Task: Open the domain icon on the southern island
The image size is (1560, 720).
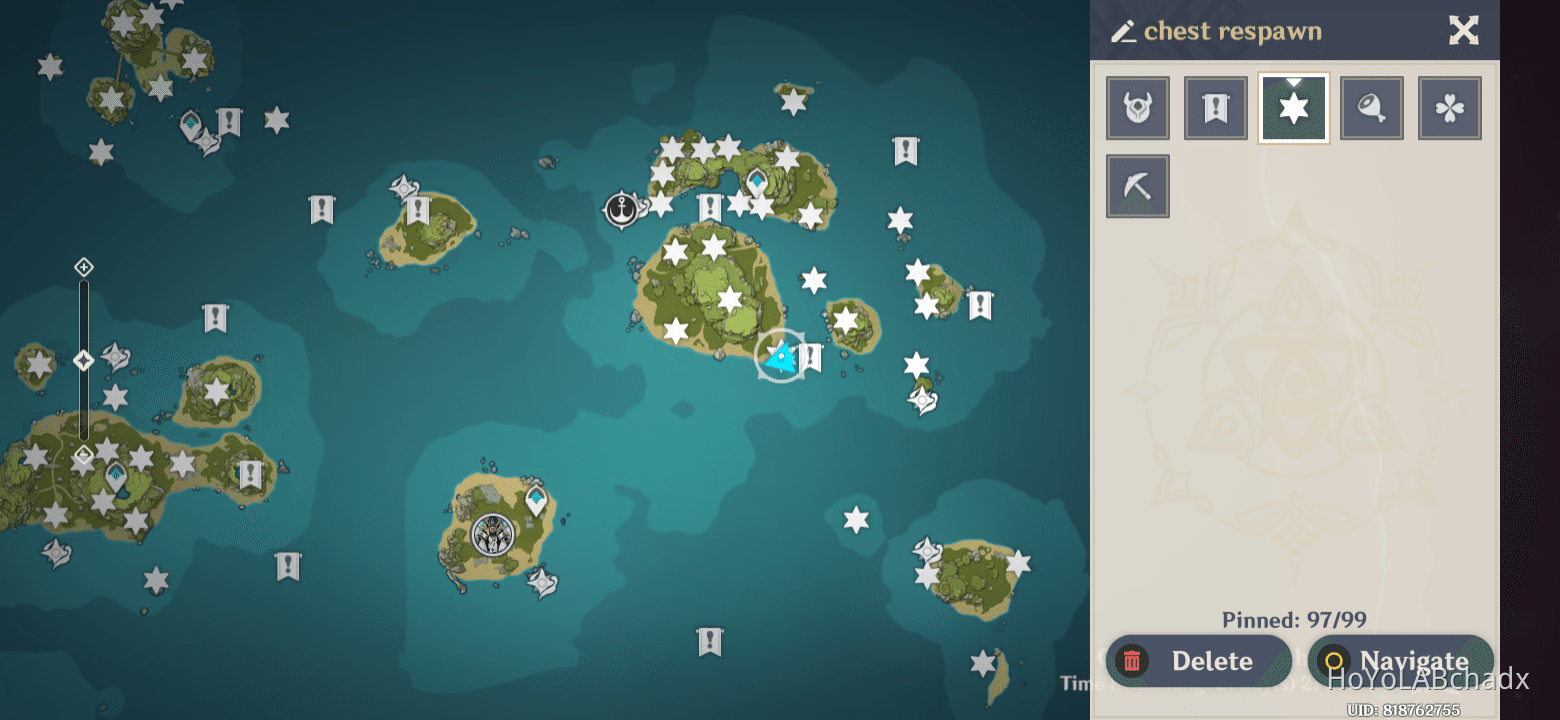Action: pos(491,535)
